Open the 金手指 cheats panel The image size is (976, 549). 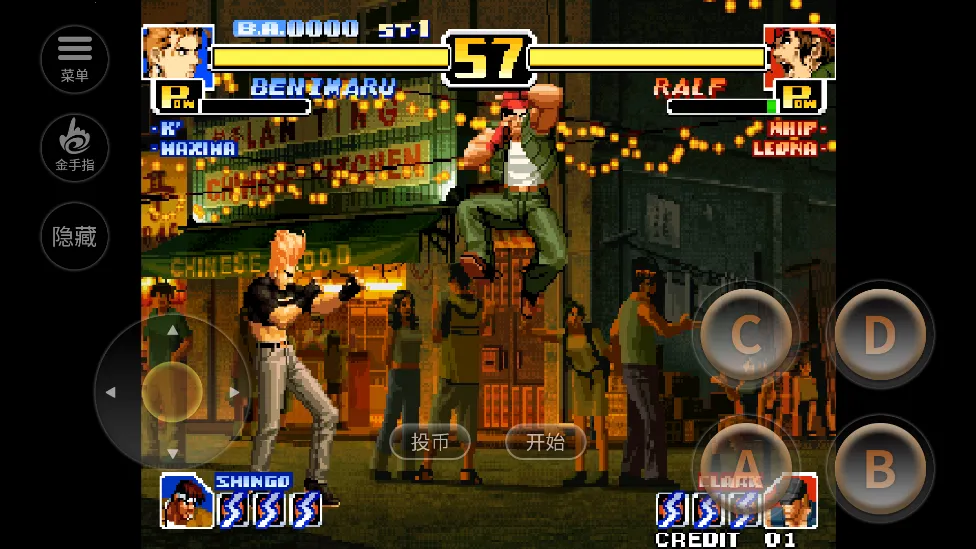pos(75,147)
